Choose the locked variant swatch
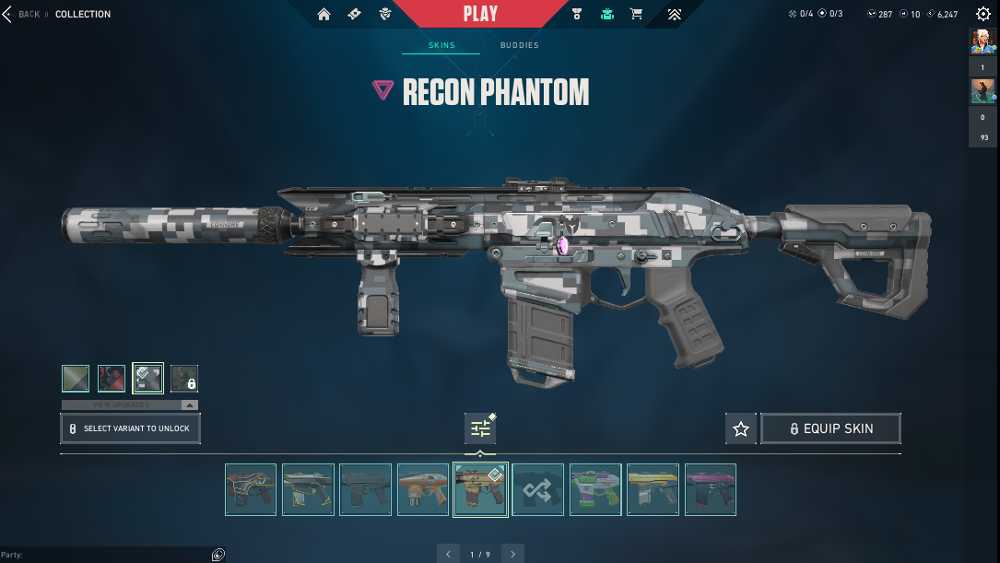1000x563 pixels. [184, 378]
